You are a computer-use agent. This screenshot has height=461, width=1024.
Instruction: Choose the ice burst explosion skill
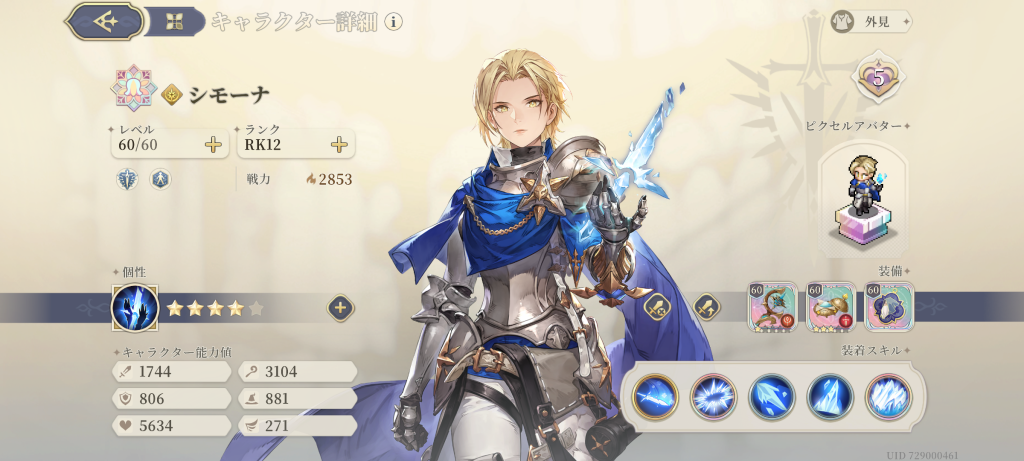(714, 395)
